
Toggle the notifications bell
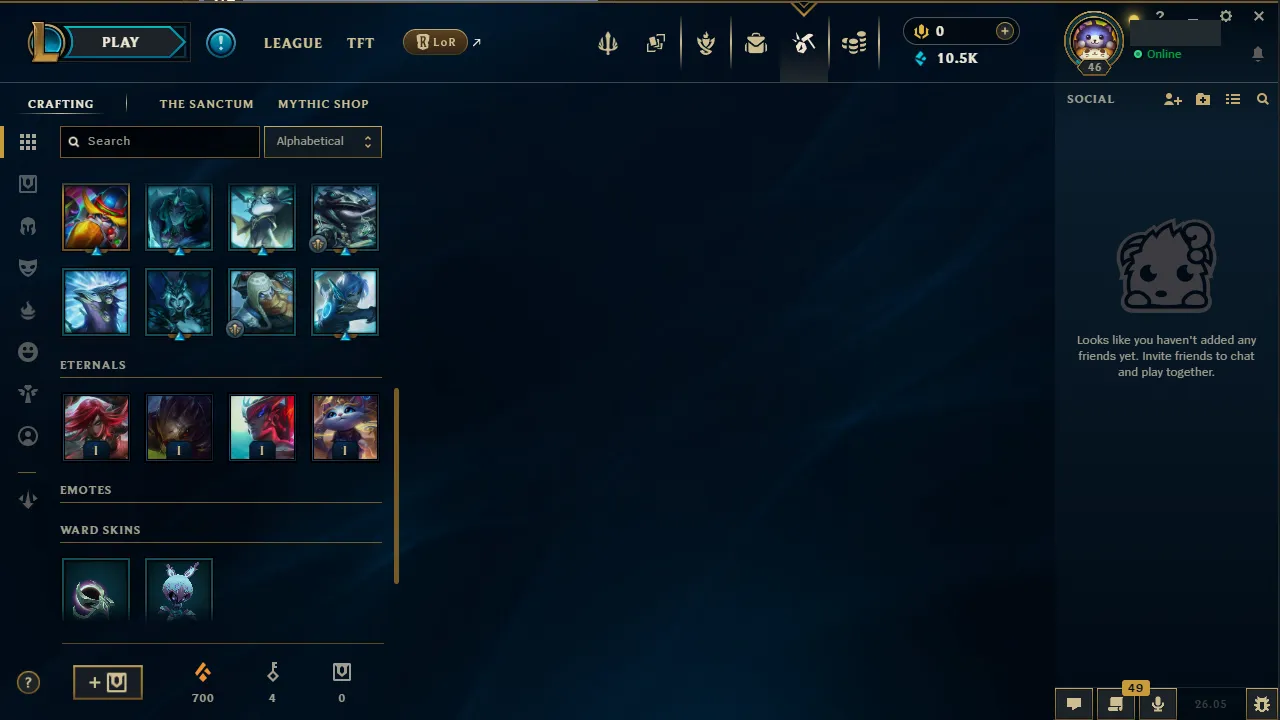[x=1258, y=54]
